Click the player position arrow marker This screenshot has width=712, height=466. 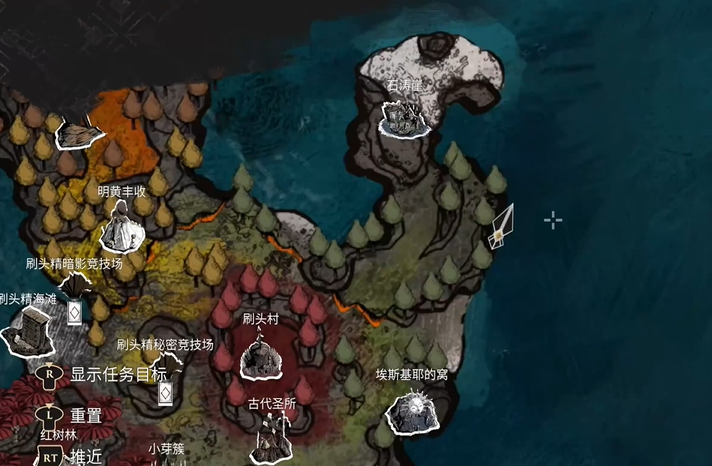(x=500, y=227)
